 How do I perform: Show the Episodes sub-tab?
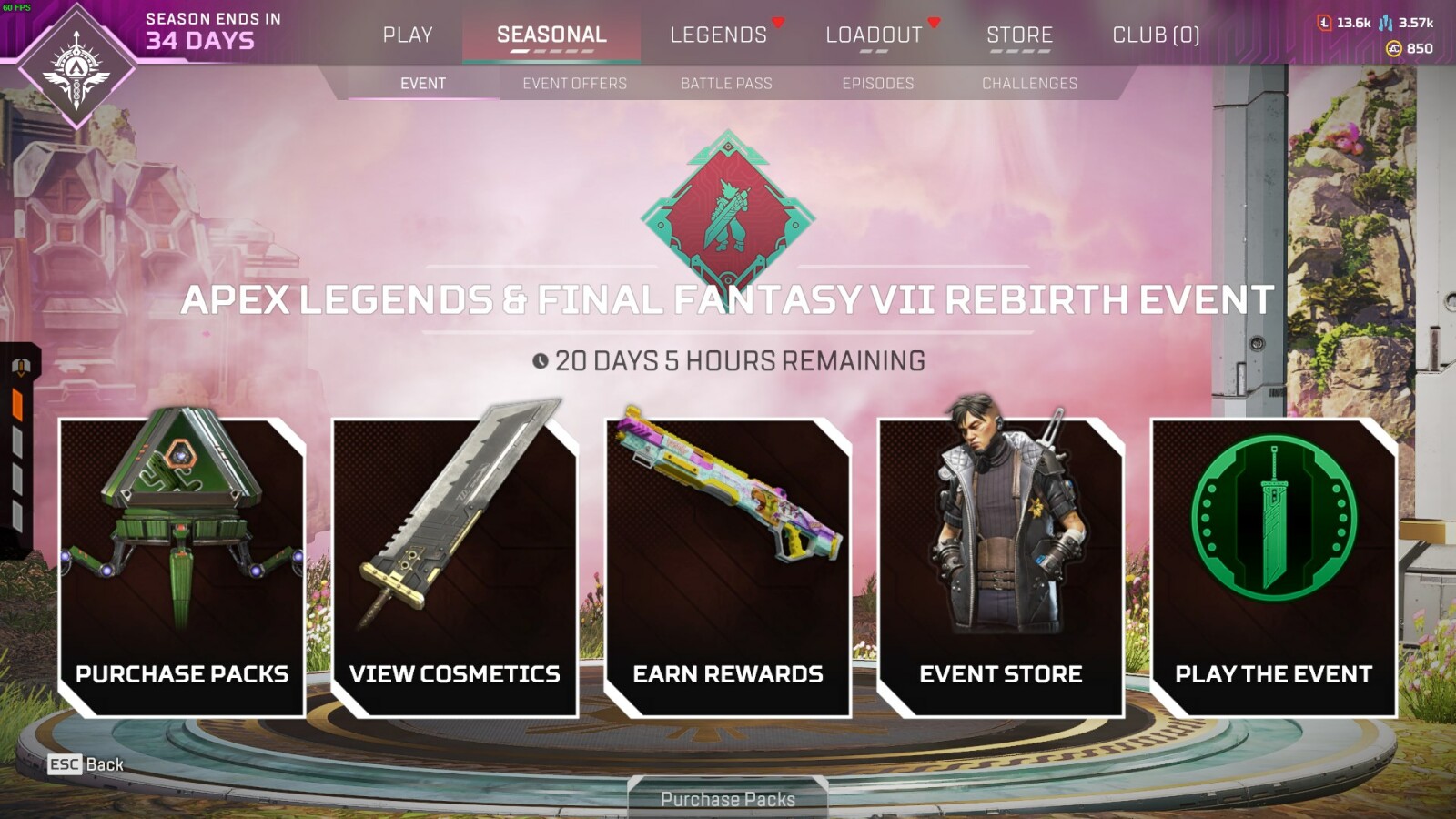click(x=877, y=84)
